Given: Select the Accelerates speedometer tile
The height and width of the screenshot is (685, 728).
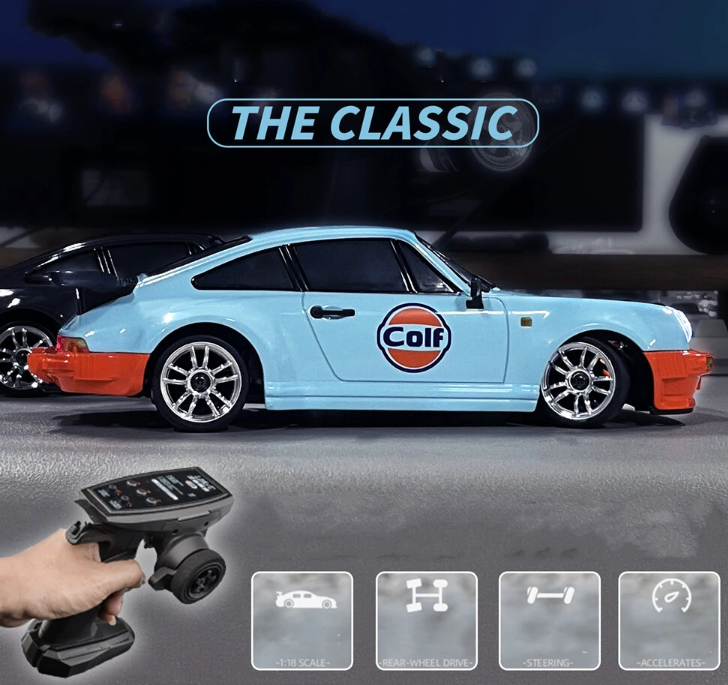Looking at the screenshot, I should click(669, 620).
